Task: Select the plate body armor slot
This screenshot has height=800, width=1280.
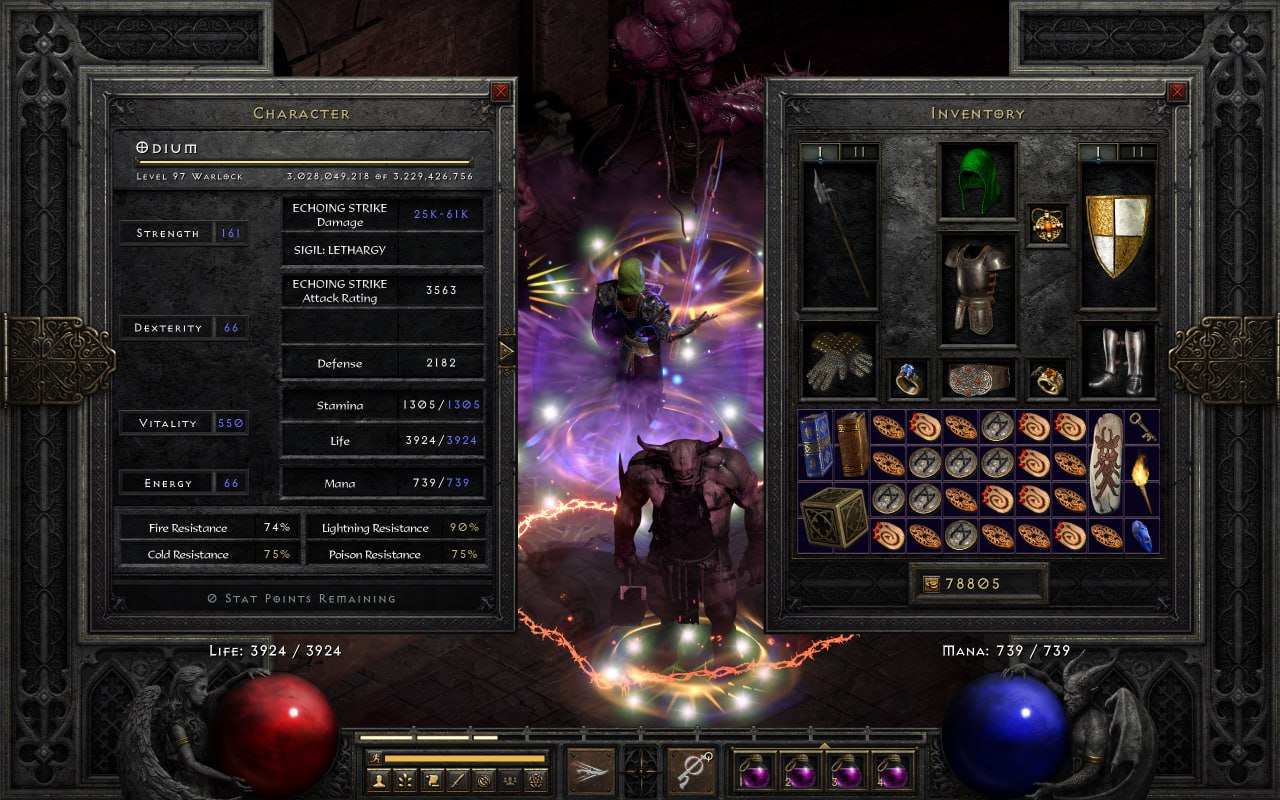Action: [977, 288]
